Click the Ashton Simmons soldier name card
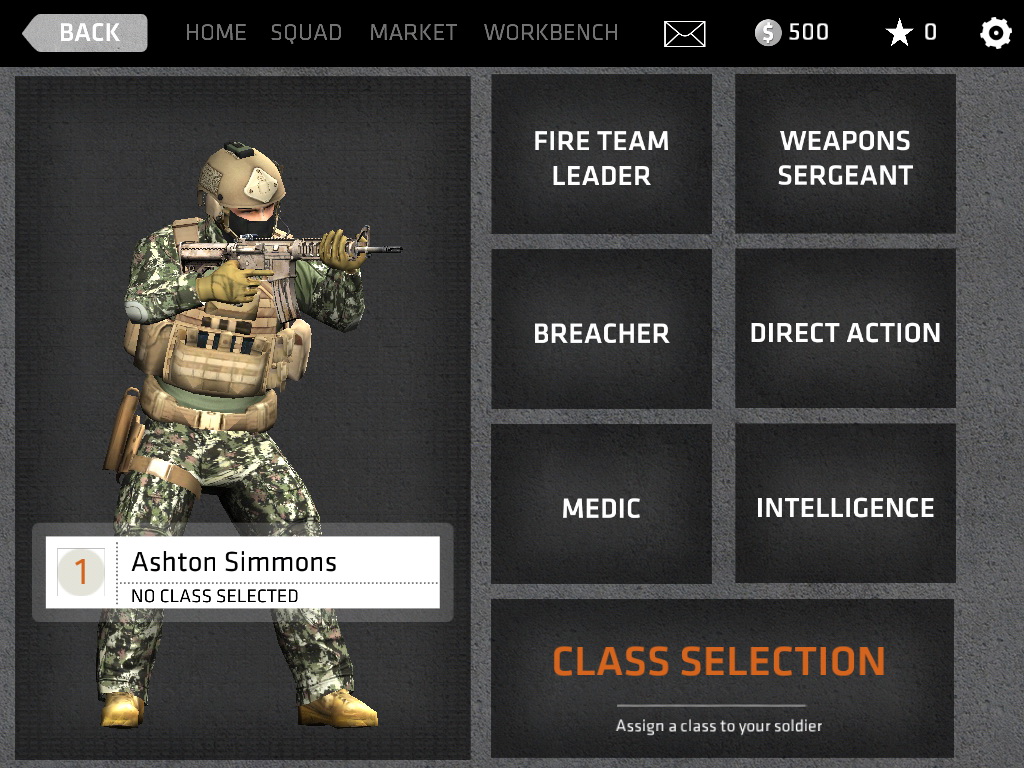 [x=243, y=572]
